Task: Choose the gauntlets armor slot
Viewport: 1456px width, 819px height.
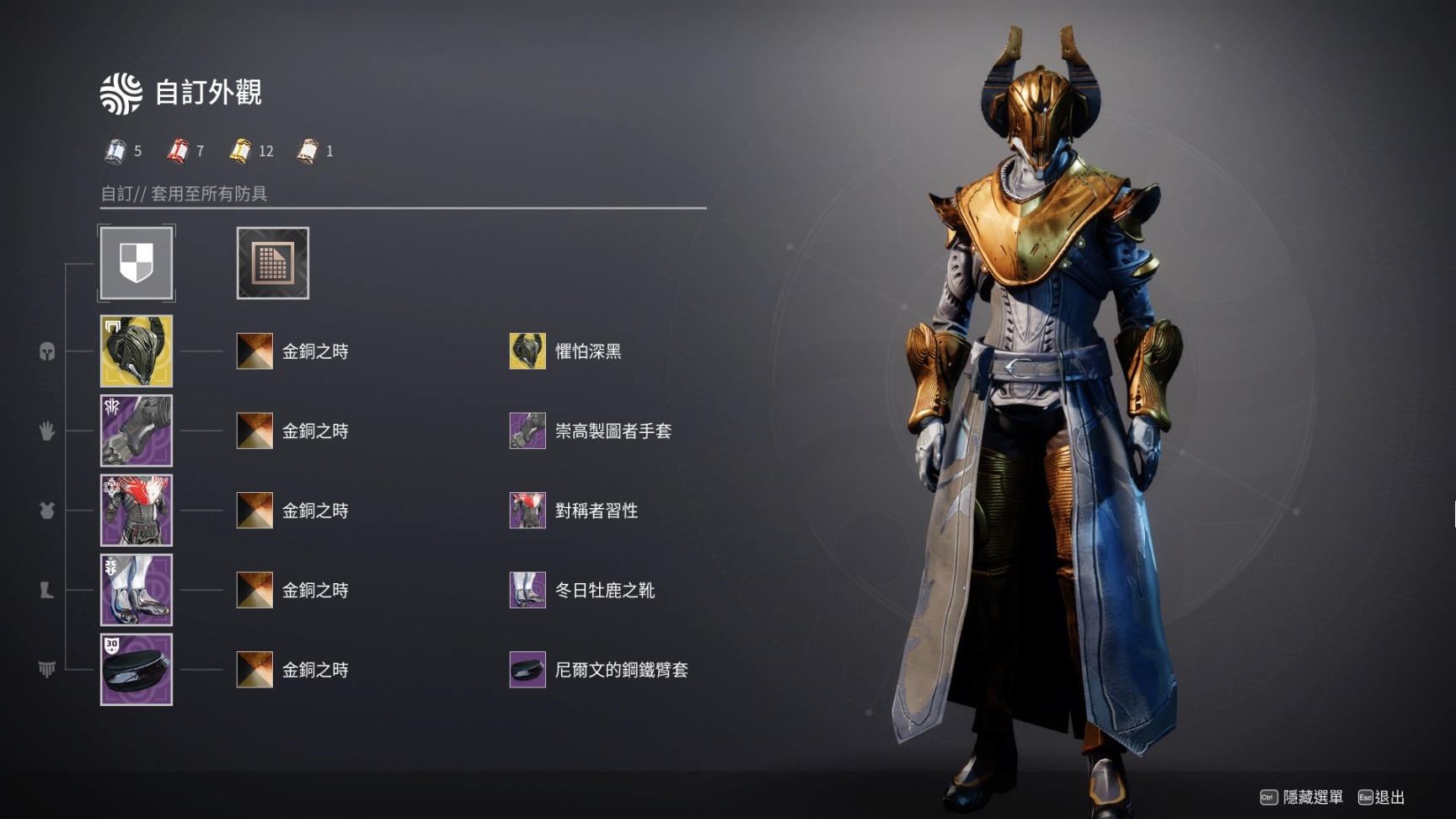Action: [136, 431]
